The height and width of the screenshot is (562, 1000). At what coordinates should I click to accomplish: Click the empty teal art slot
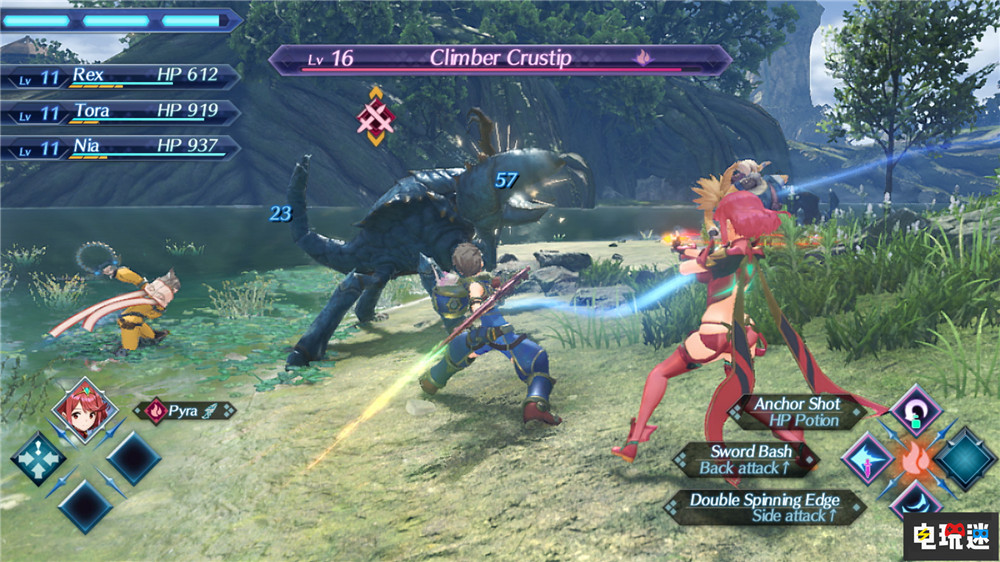click(964, 458)
